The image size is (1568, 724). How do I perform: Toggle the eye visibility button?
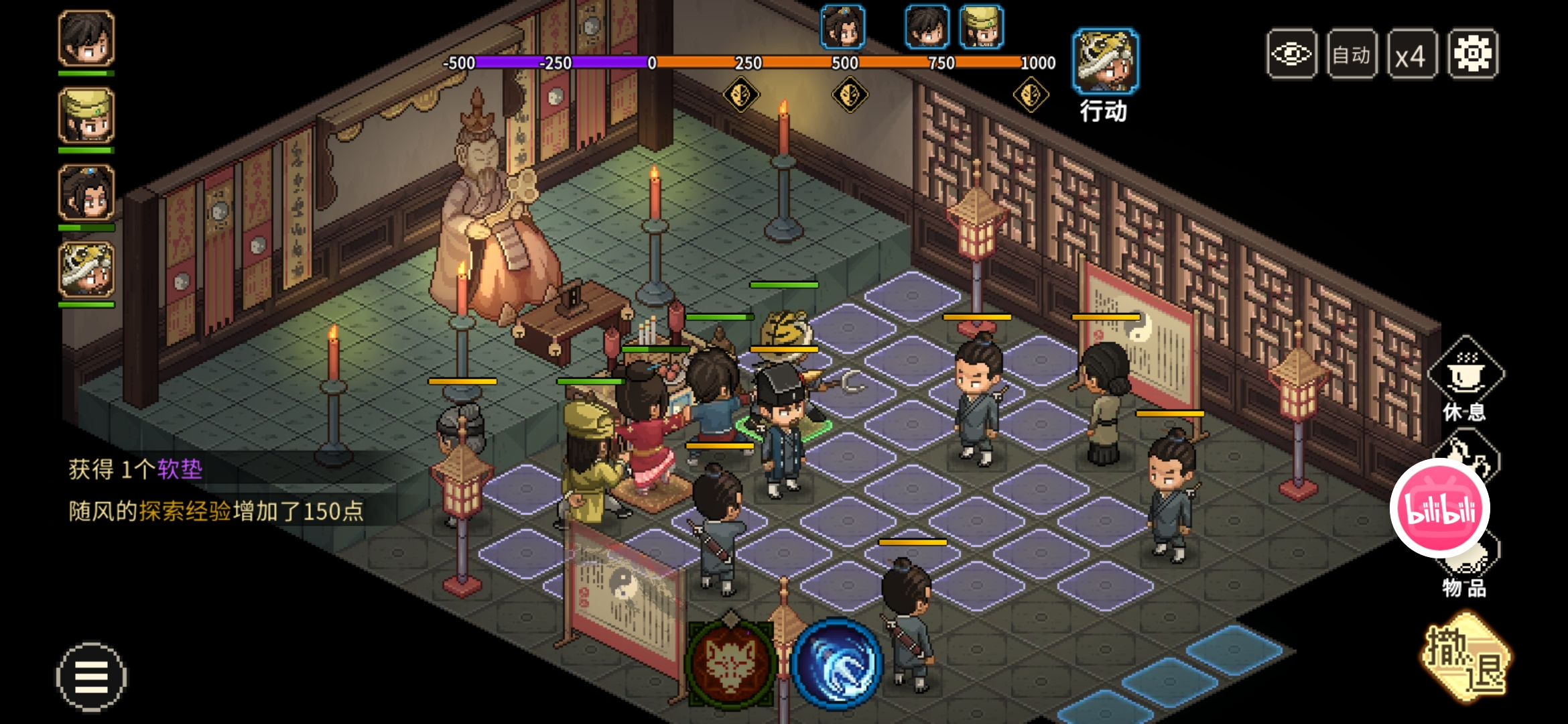pyautogui.click(x=1291, y=54)
